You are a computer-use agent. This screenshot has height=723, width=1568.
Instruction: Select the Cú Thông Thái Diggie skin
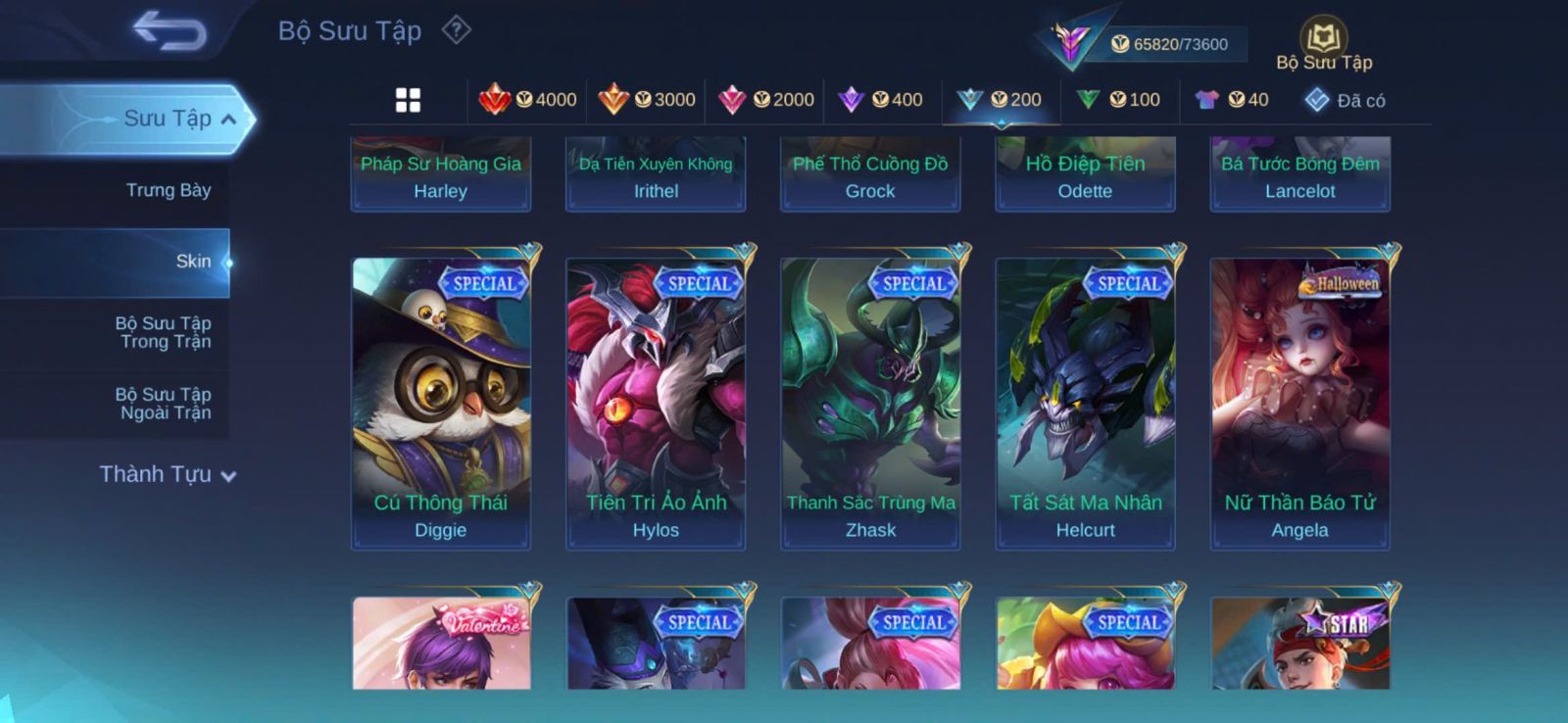(441, 402)
